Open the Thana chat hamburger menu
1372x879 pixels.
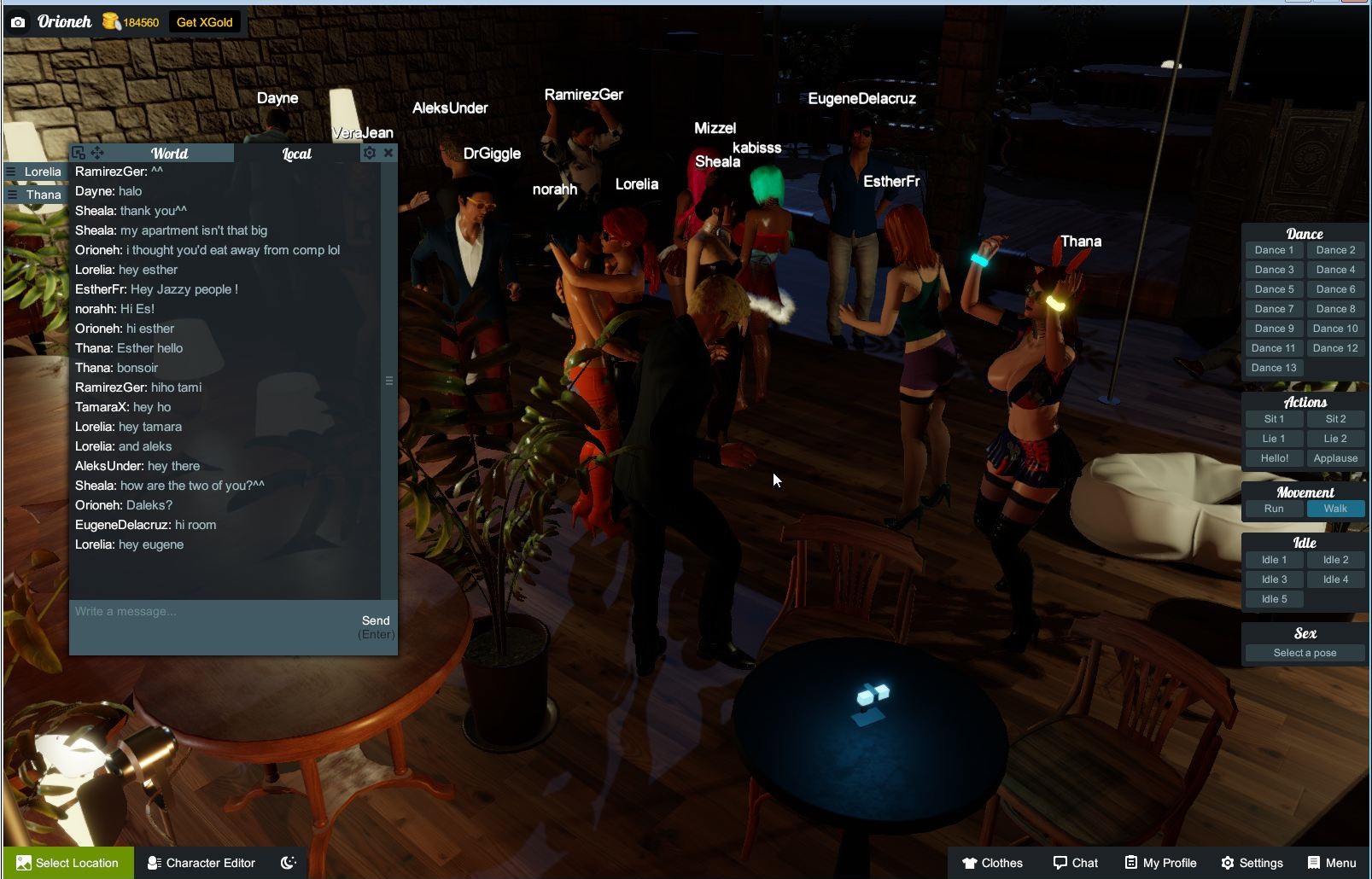point(10,195)
